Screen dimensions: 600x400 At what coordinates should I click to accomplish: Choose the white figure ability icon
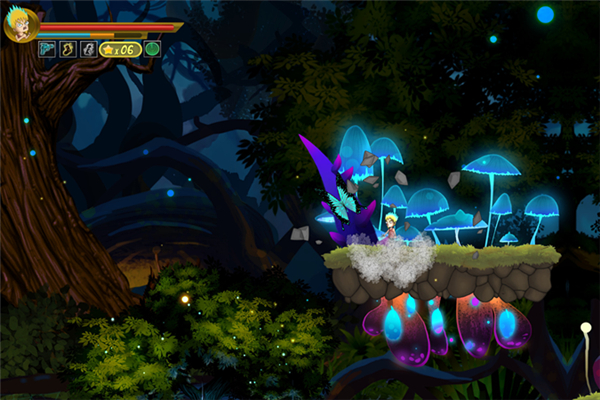point(88,49)
